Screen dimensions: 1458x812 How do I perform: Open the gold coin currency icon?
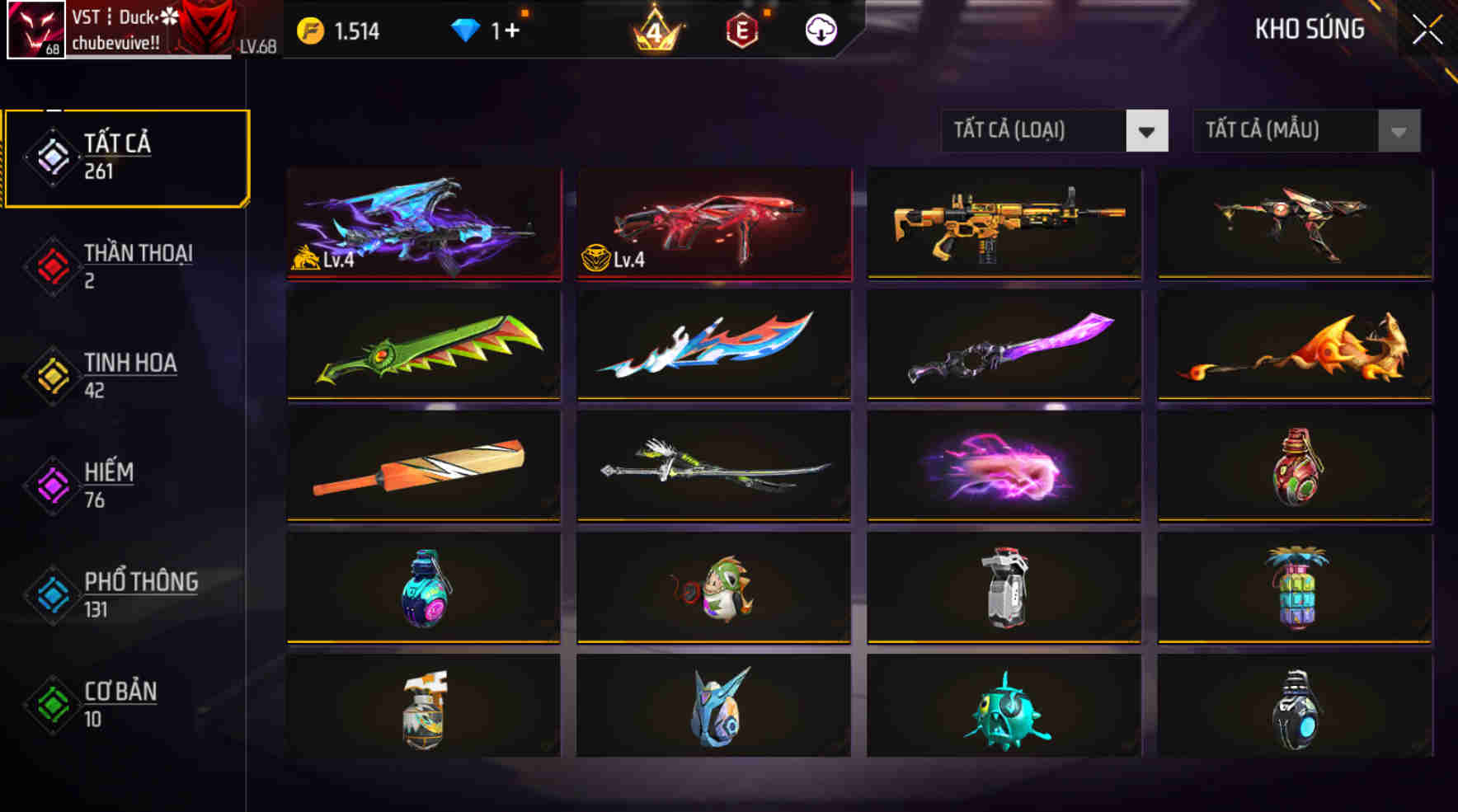310,31
